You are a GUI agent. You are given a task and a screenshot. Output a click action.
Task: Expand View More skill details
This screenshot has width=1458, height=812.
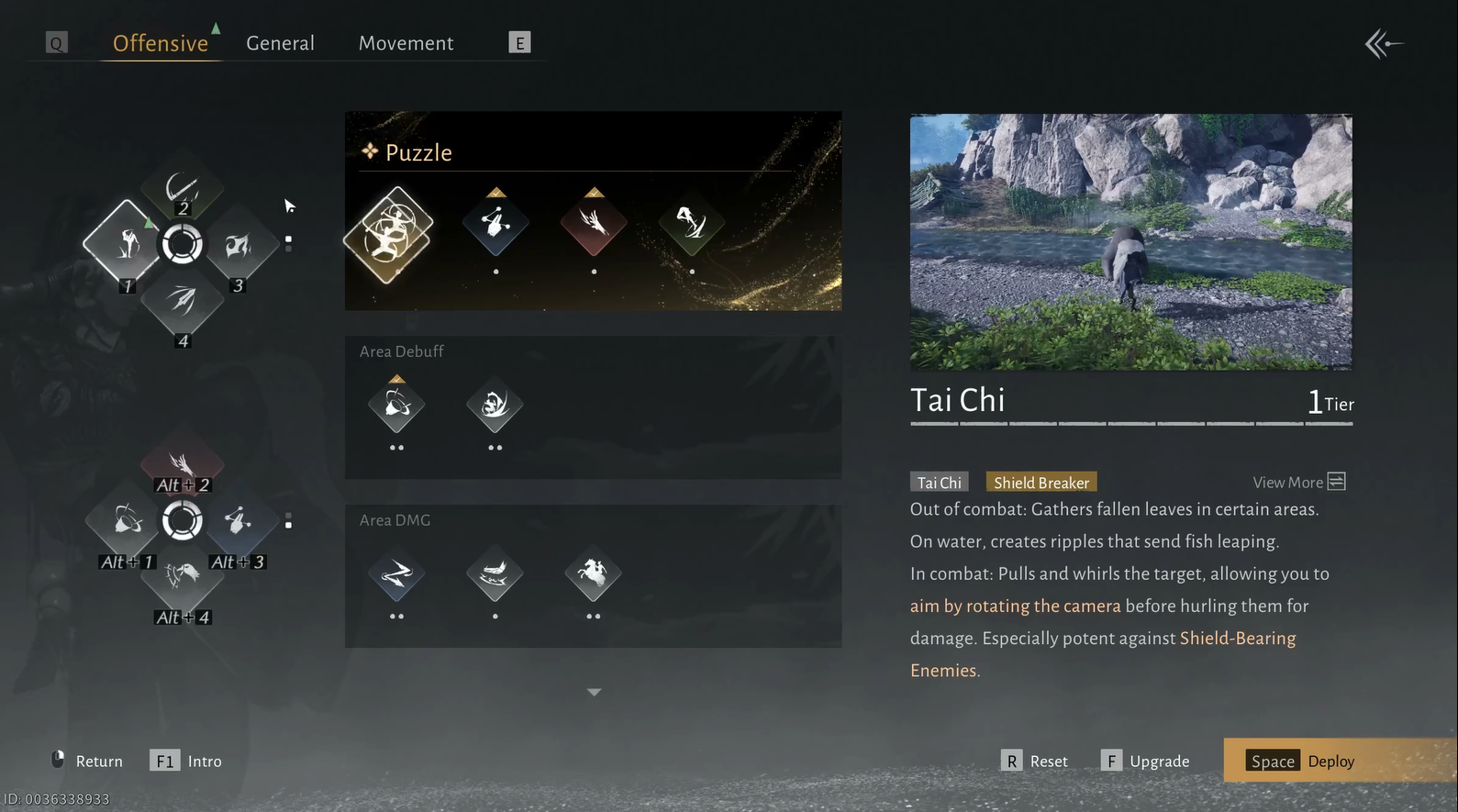1298,482
